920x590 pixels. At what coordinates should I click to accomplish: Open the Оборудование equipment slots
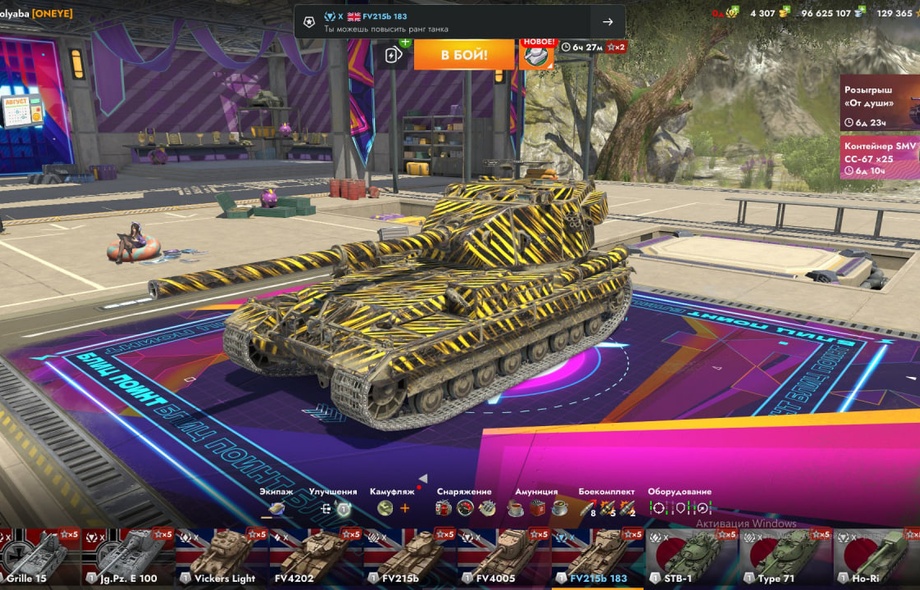(679, 508)
